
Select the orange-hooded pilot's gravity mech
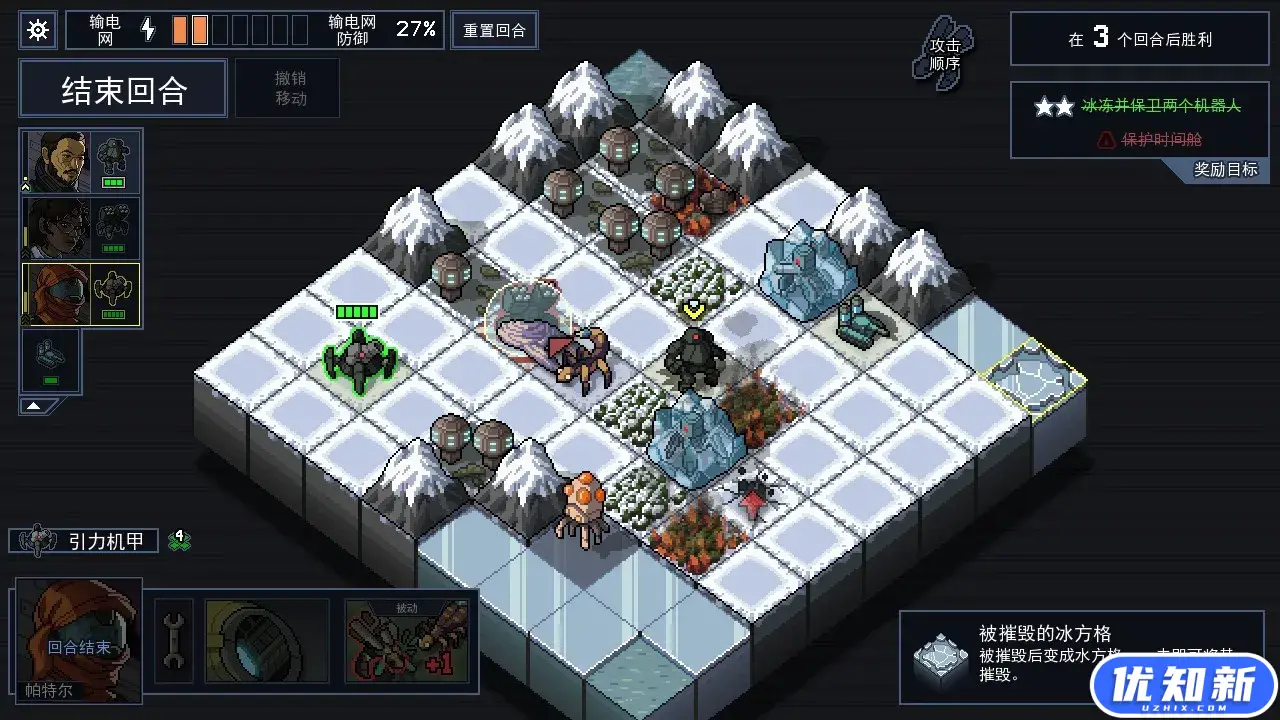click(80, 295)
